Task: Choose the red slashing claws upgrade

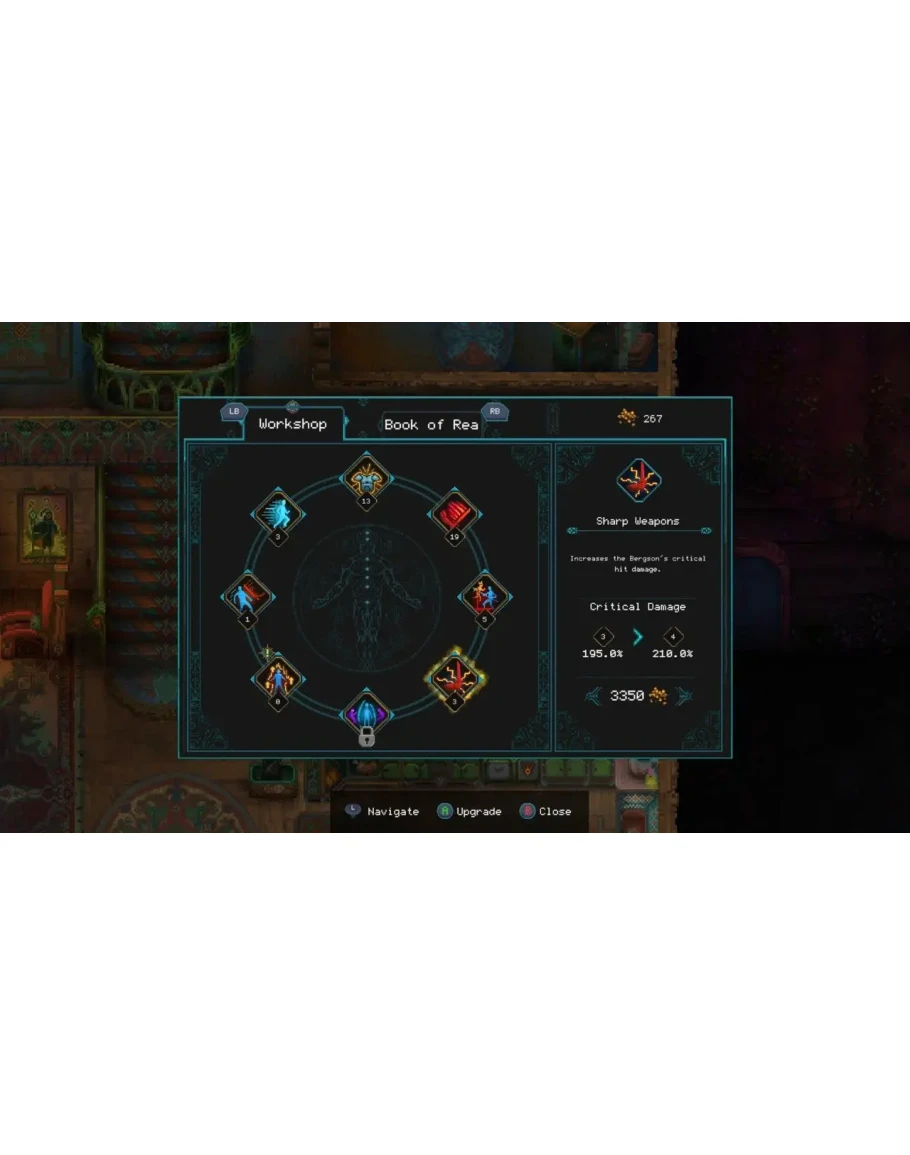Action: [454, 514]
